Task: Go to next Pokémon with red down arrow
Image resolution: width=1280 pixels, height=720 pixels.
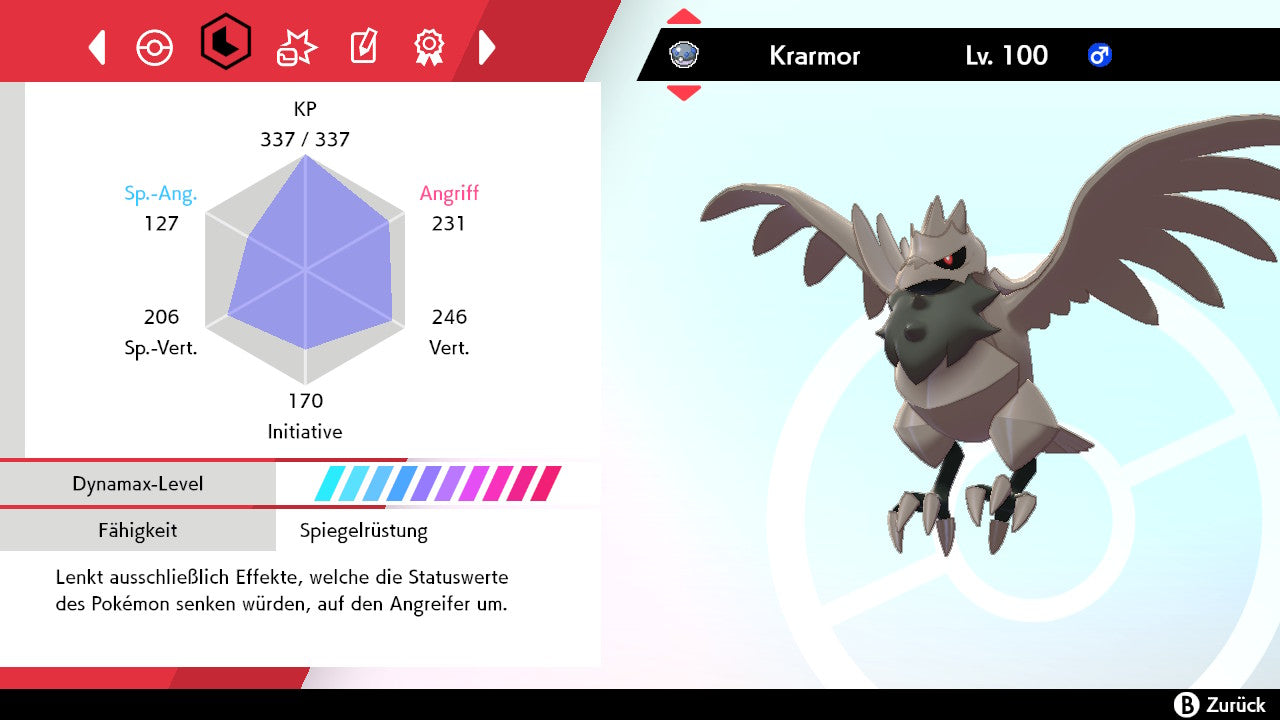Action: 684,93
